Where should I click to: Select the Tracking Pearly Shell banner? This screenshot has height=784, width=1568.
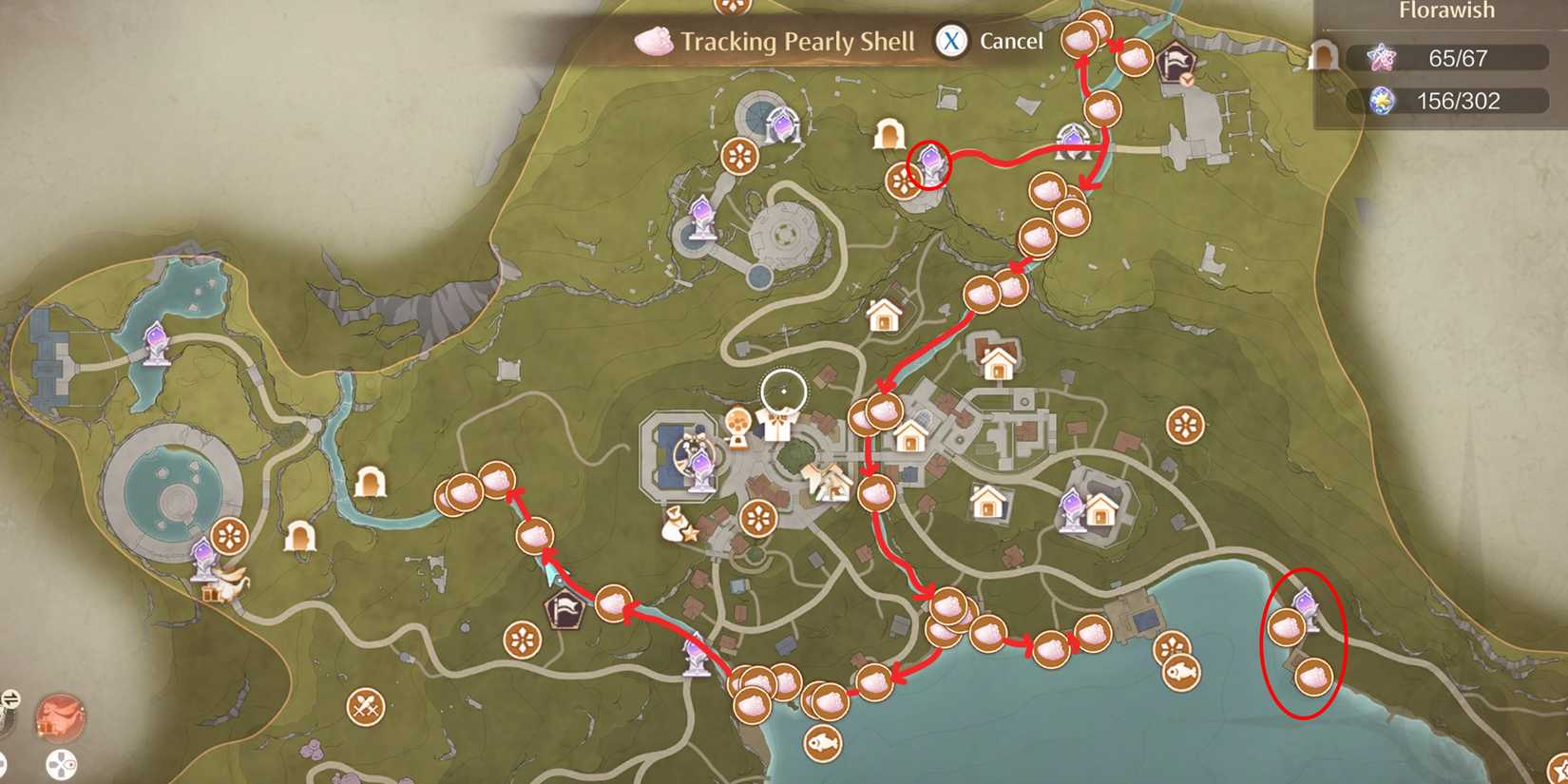[796, 41]
